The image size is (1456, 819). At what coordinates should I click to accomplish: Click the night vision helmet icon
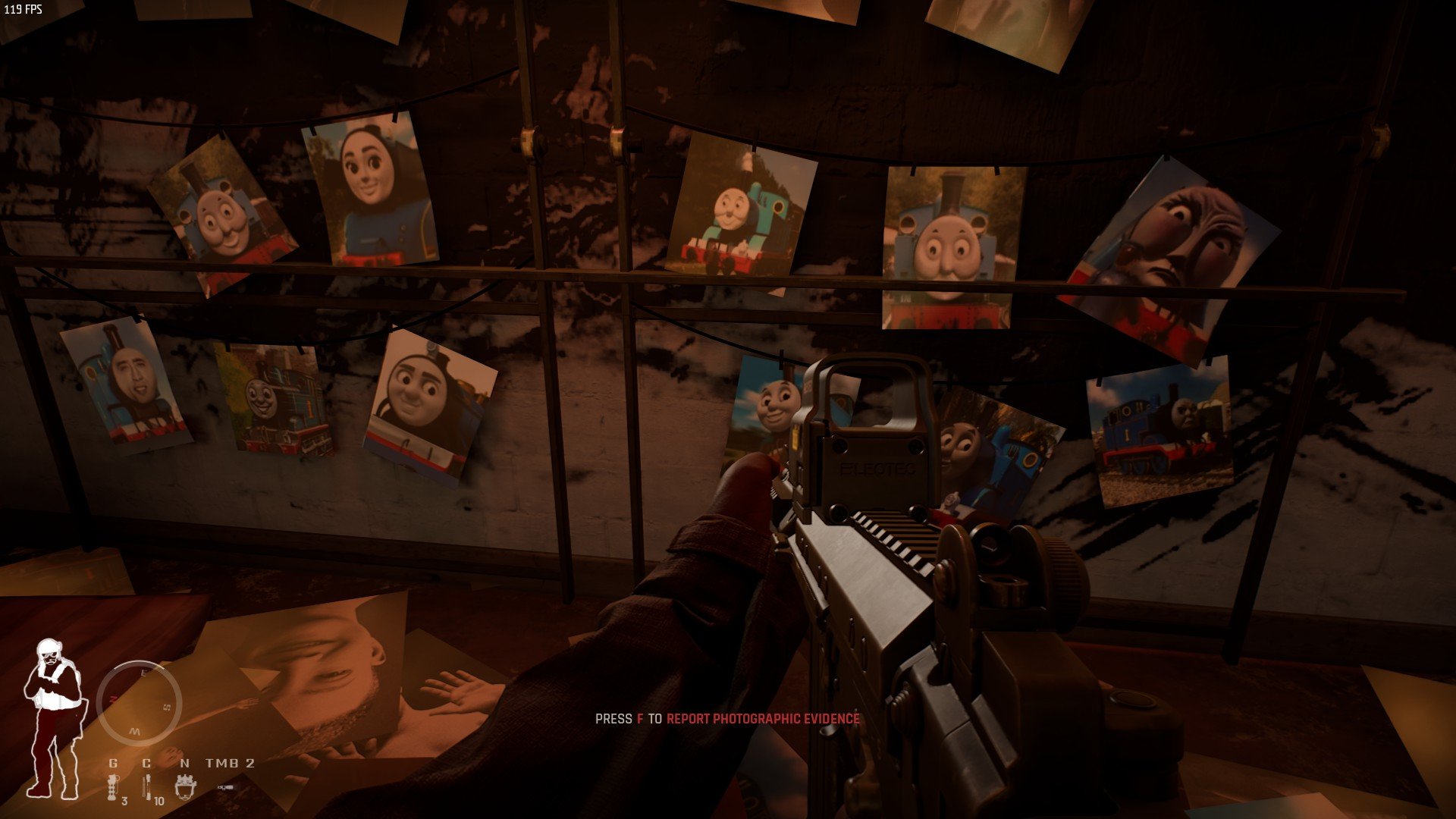(185, 786)
